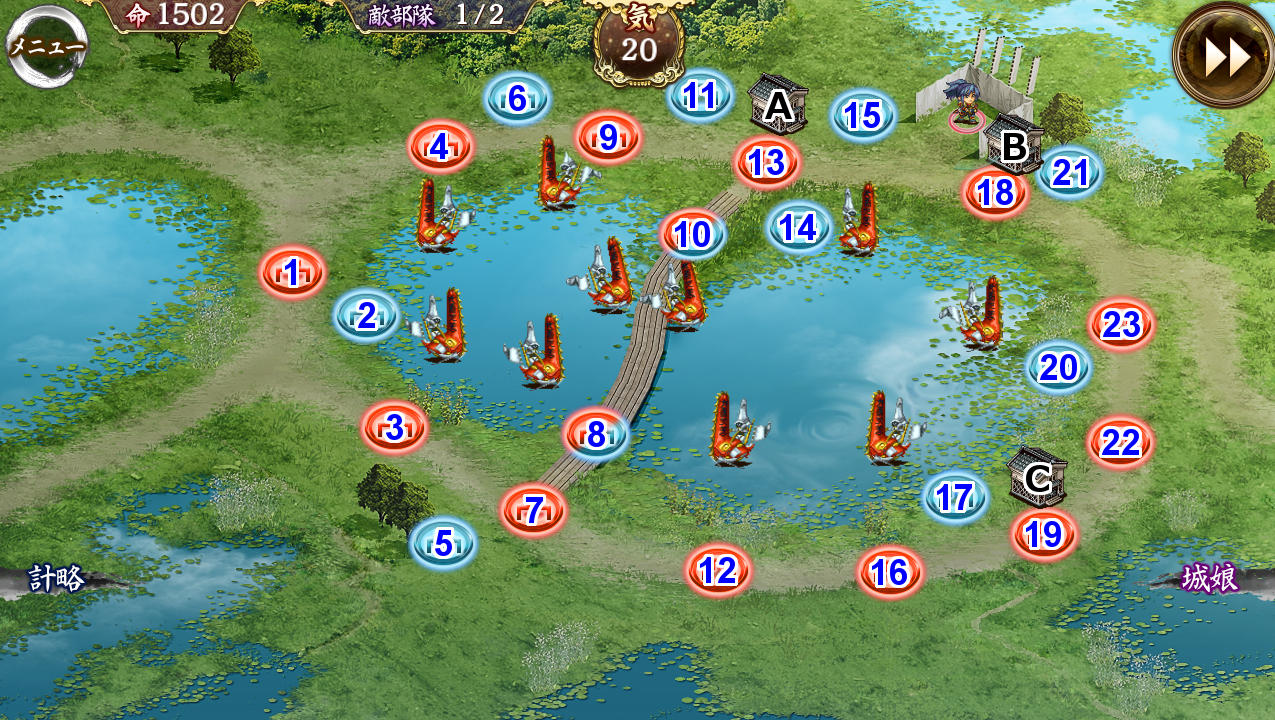This screenshot has width=1275, height=720.
Task: Select blue deployment slot 15
Action: (862, 116)
